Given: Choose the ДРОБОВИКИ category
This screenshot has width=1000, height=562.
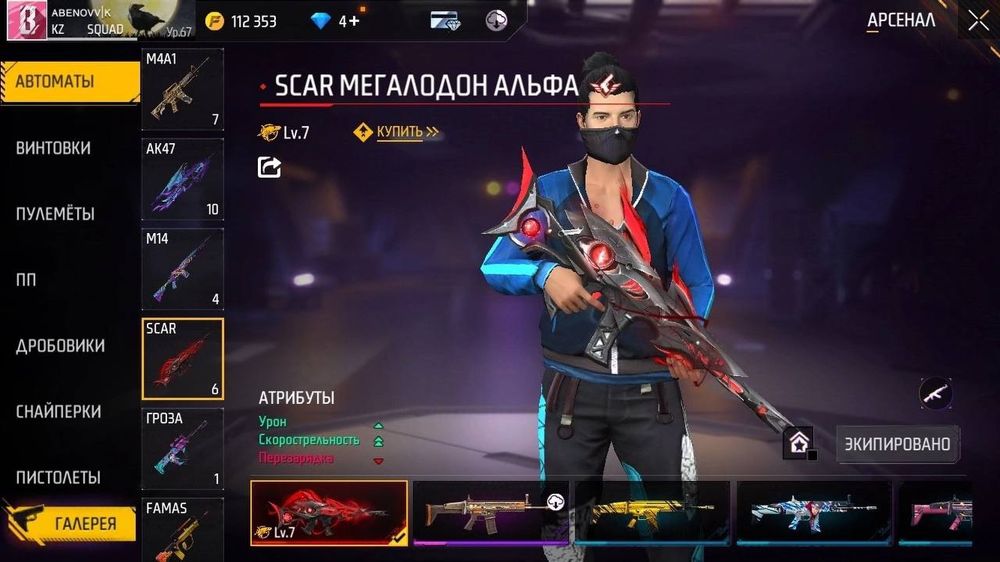Looking at the screenshot, I should 60,346.
